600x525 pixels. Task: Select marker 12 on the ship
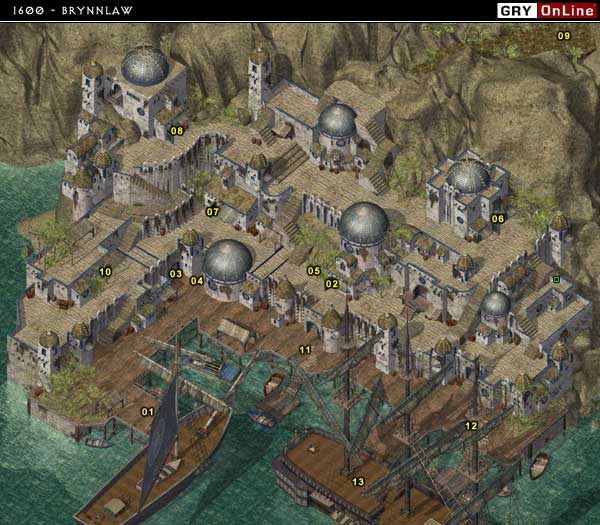(471, 426)
